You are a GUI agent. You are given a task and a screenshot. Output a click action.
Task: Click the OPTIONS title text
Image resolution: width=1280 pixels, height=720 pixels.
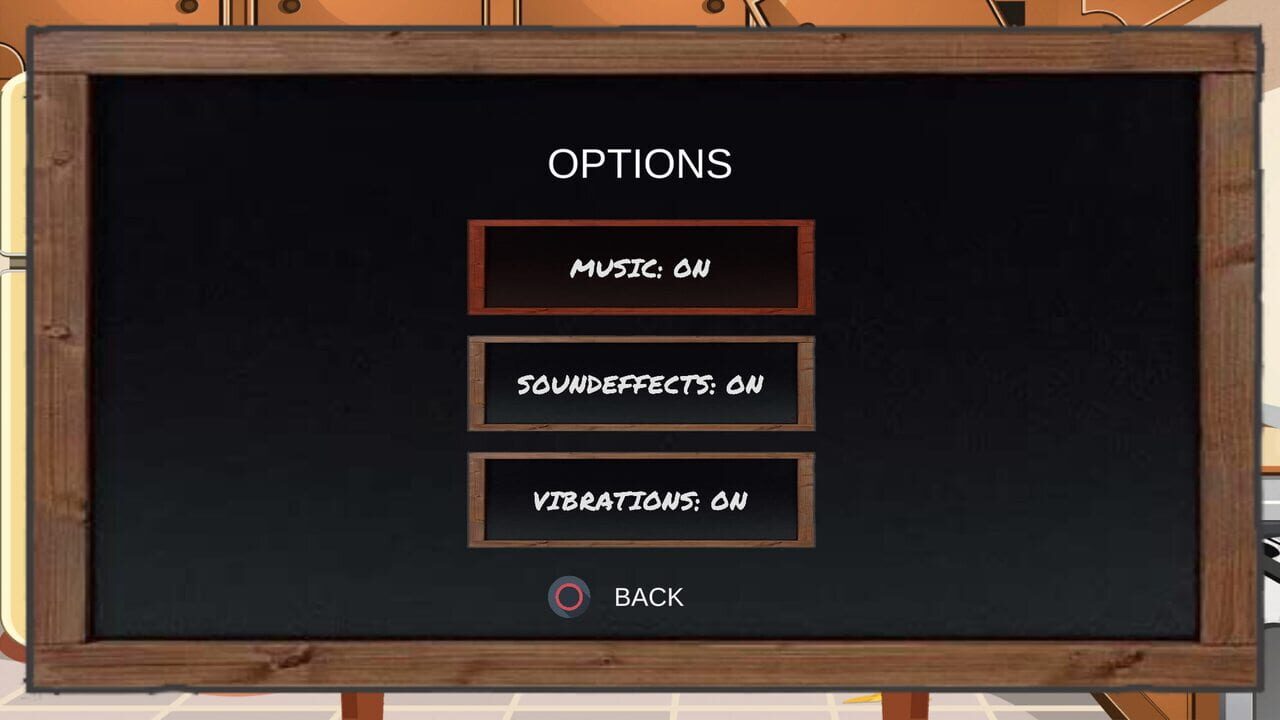click(639, 163)
